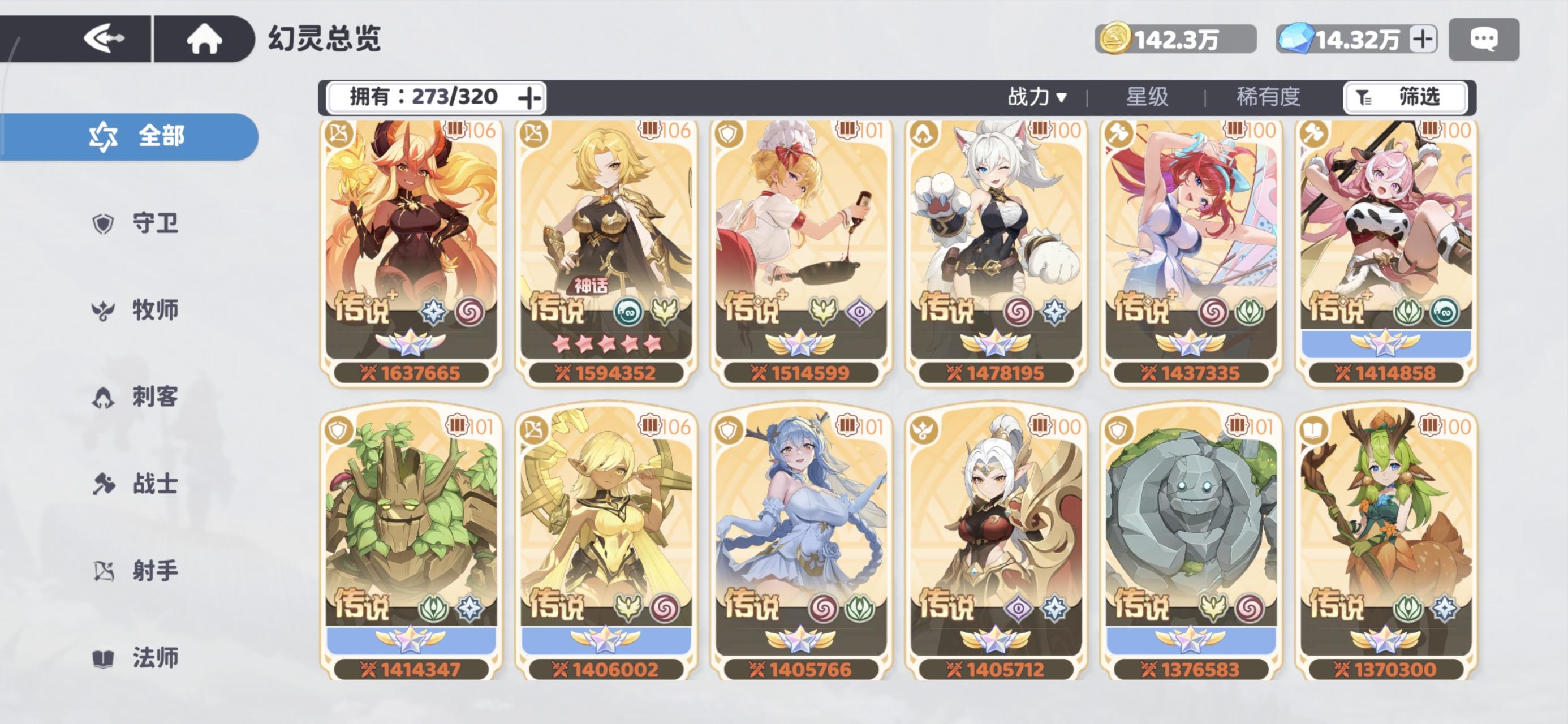The image size is (1568, 724).
Task: Open the chat bubble icon top right
Action: 1483,38
